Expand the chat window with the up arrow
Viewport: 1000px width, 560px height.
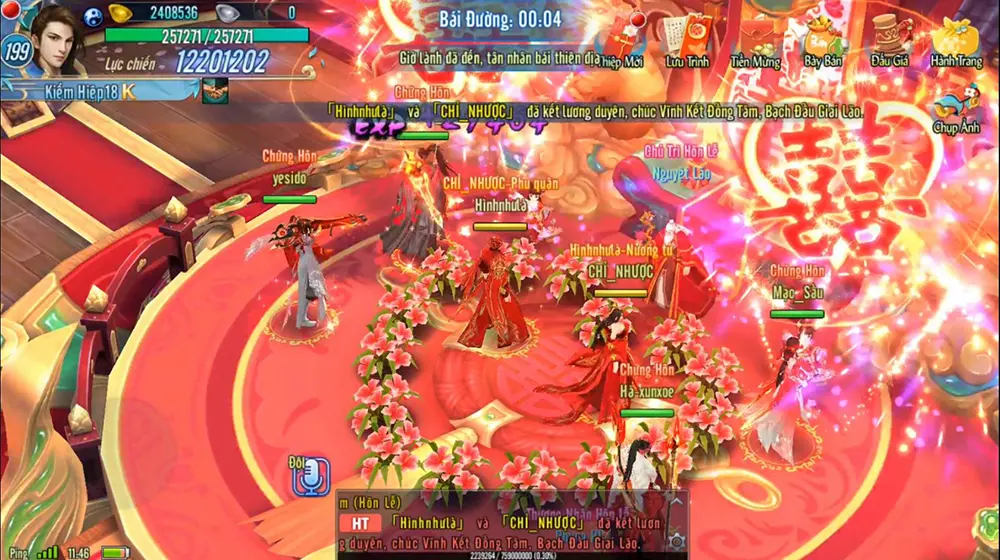pyautogui.click(x=677, y=501)
